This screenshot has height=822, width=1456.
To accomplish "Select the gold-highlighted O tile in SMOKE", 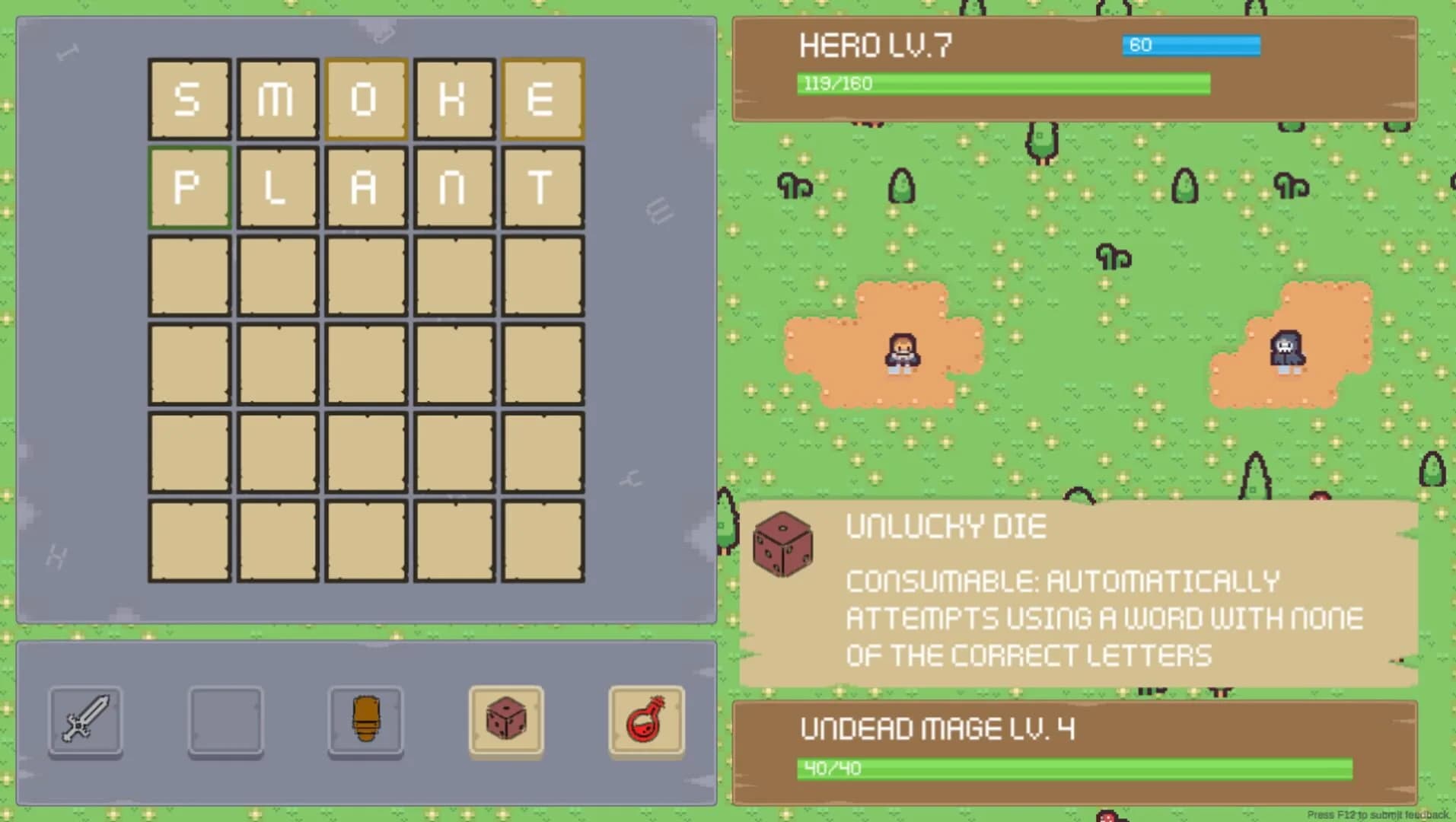I will click(365, 99).
